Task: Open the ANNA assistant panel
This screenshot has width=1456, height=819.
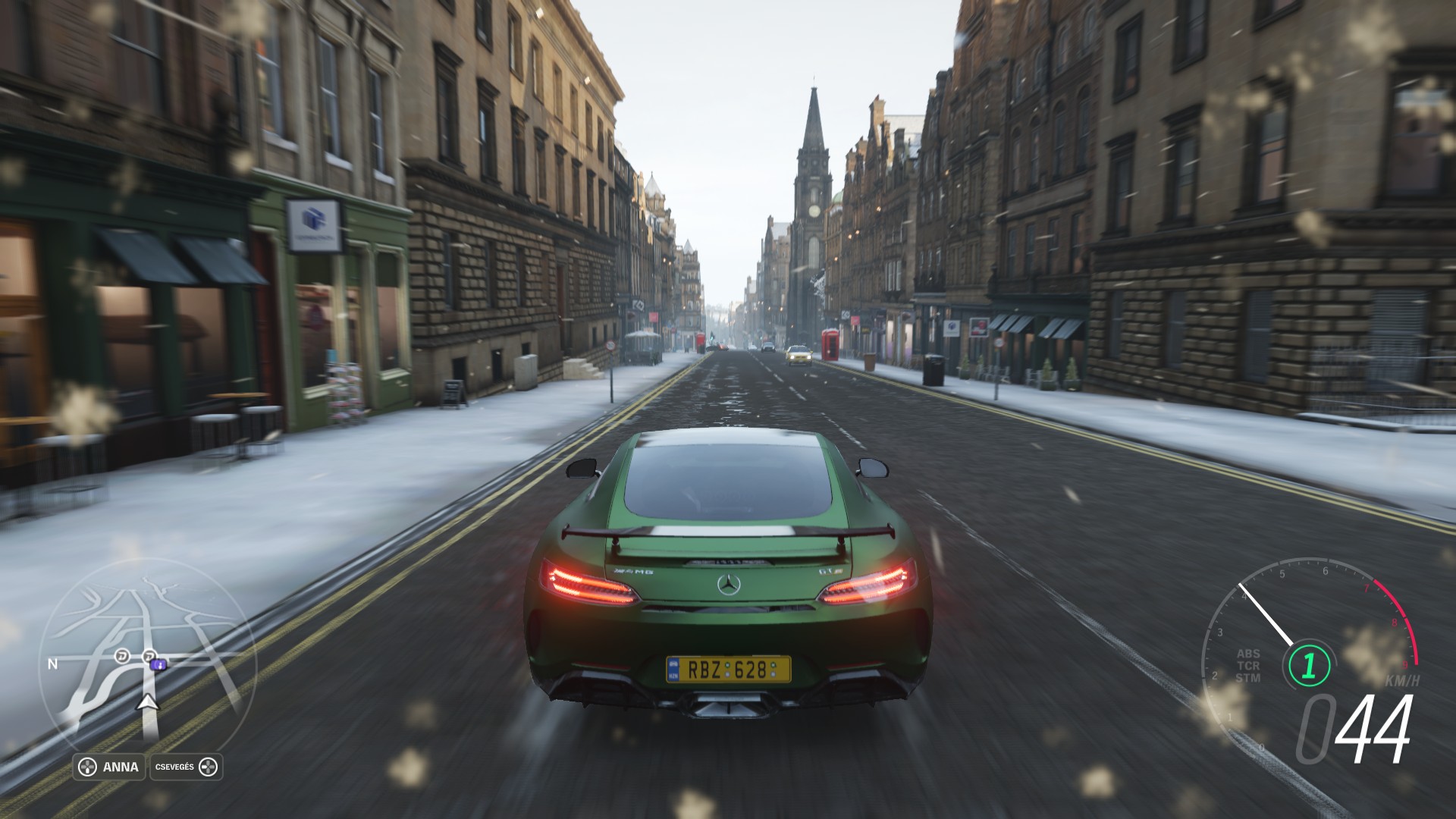Action: (x=109, y=767)
